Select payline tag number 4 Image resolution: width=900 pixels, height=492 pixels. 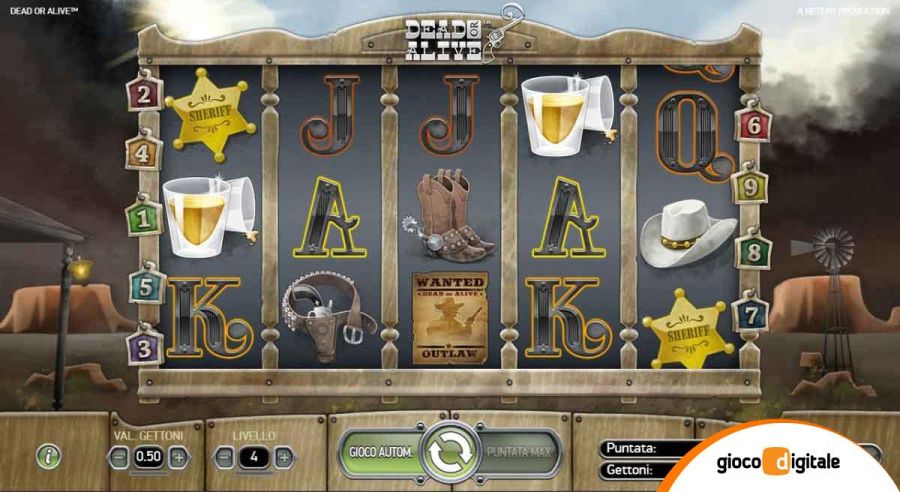143,153
